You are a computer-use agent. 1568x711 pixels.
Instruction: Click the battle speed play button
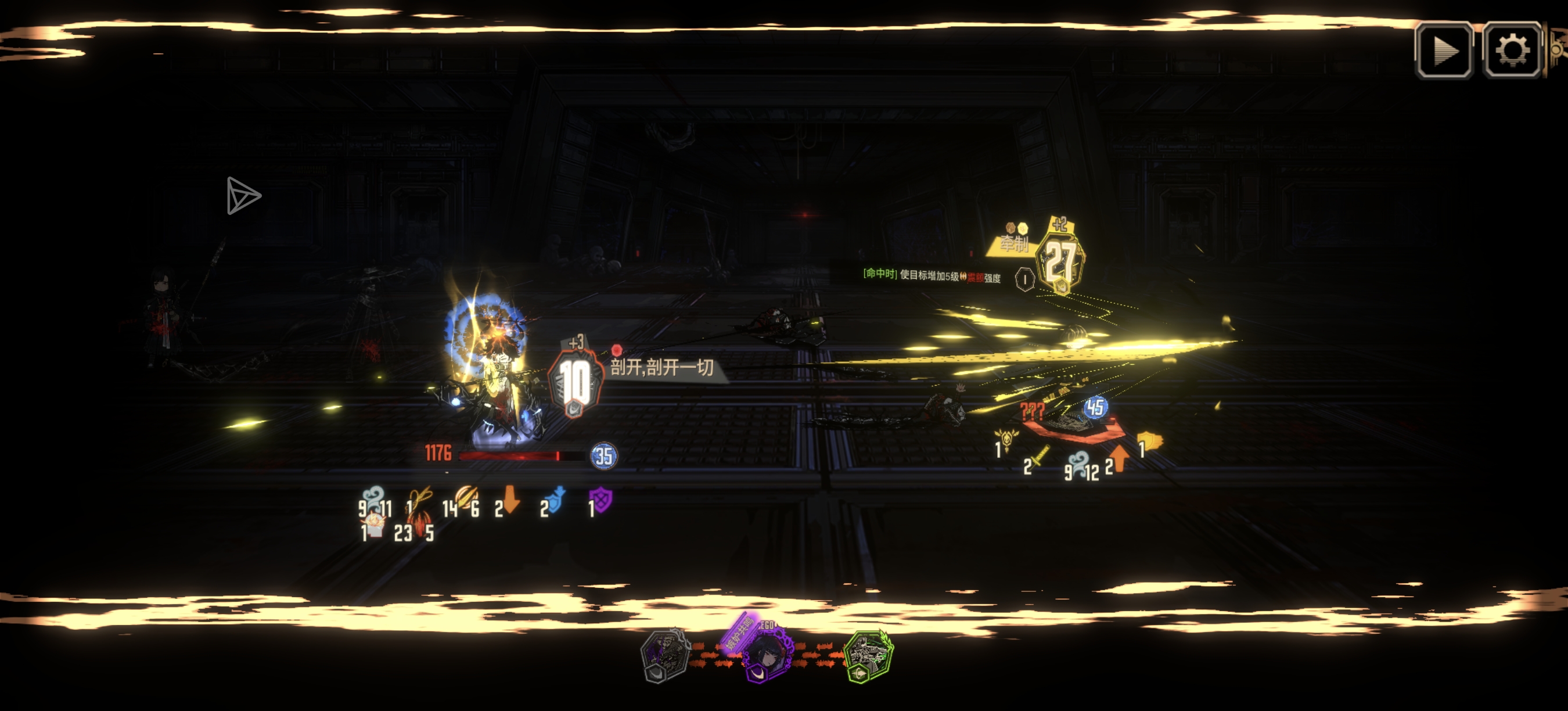[1443, 51]
